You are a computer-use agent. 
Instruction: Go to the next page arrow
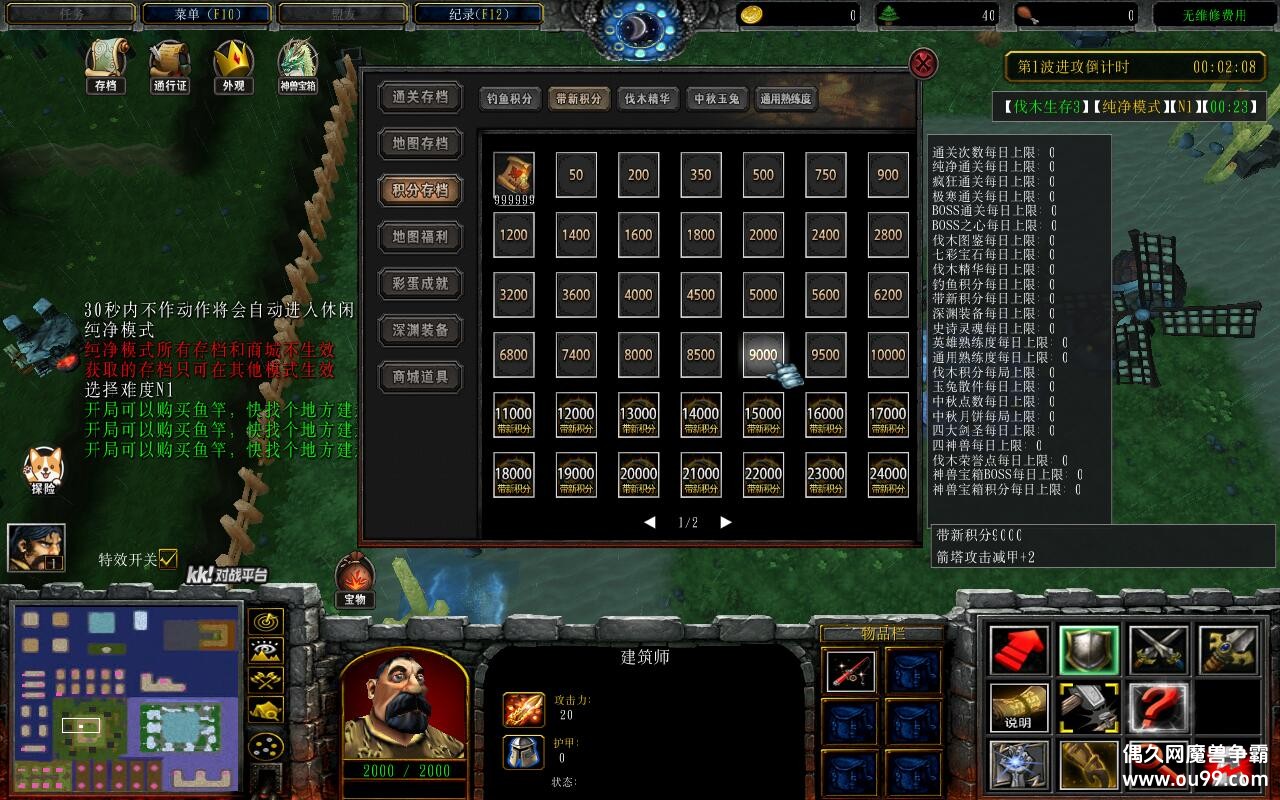click(726, 522)
